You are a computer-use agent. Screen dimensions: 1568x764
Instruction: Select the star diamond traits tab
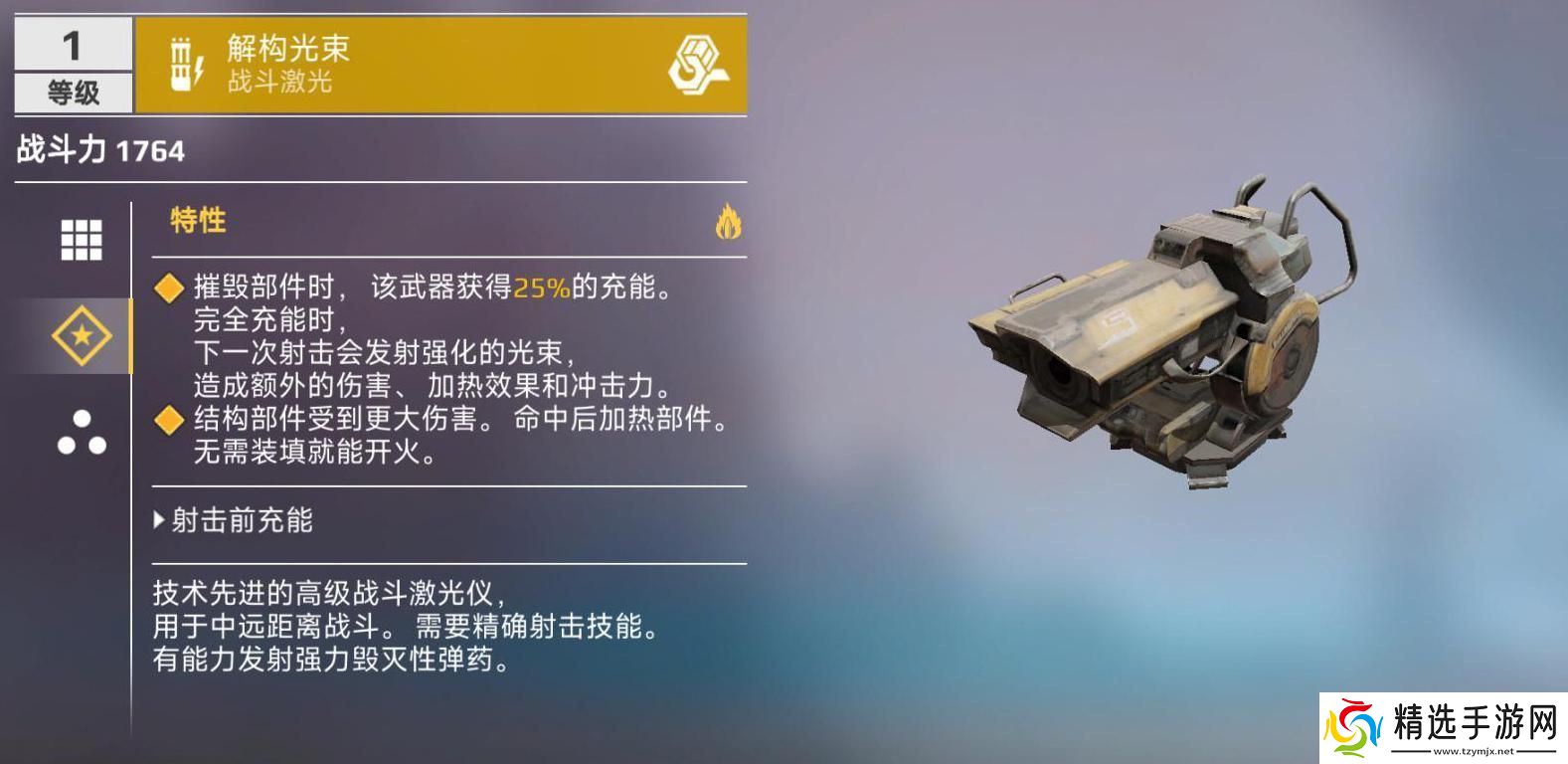pyautogui.click(x=82, y=336)
